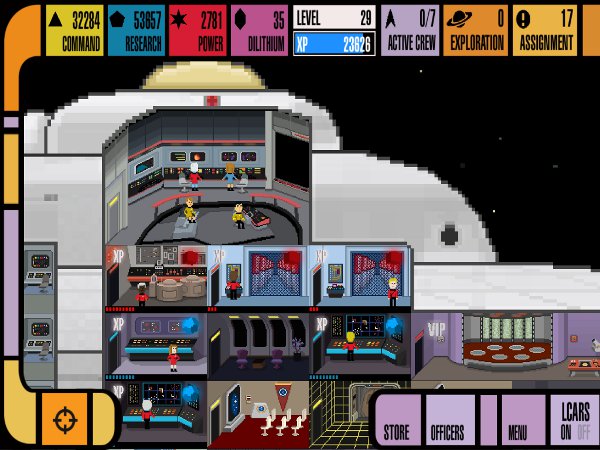Click the orange crosshair target button
This screenshot has width=600, height=450.
pos(64,418)
